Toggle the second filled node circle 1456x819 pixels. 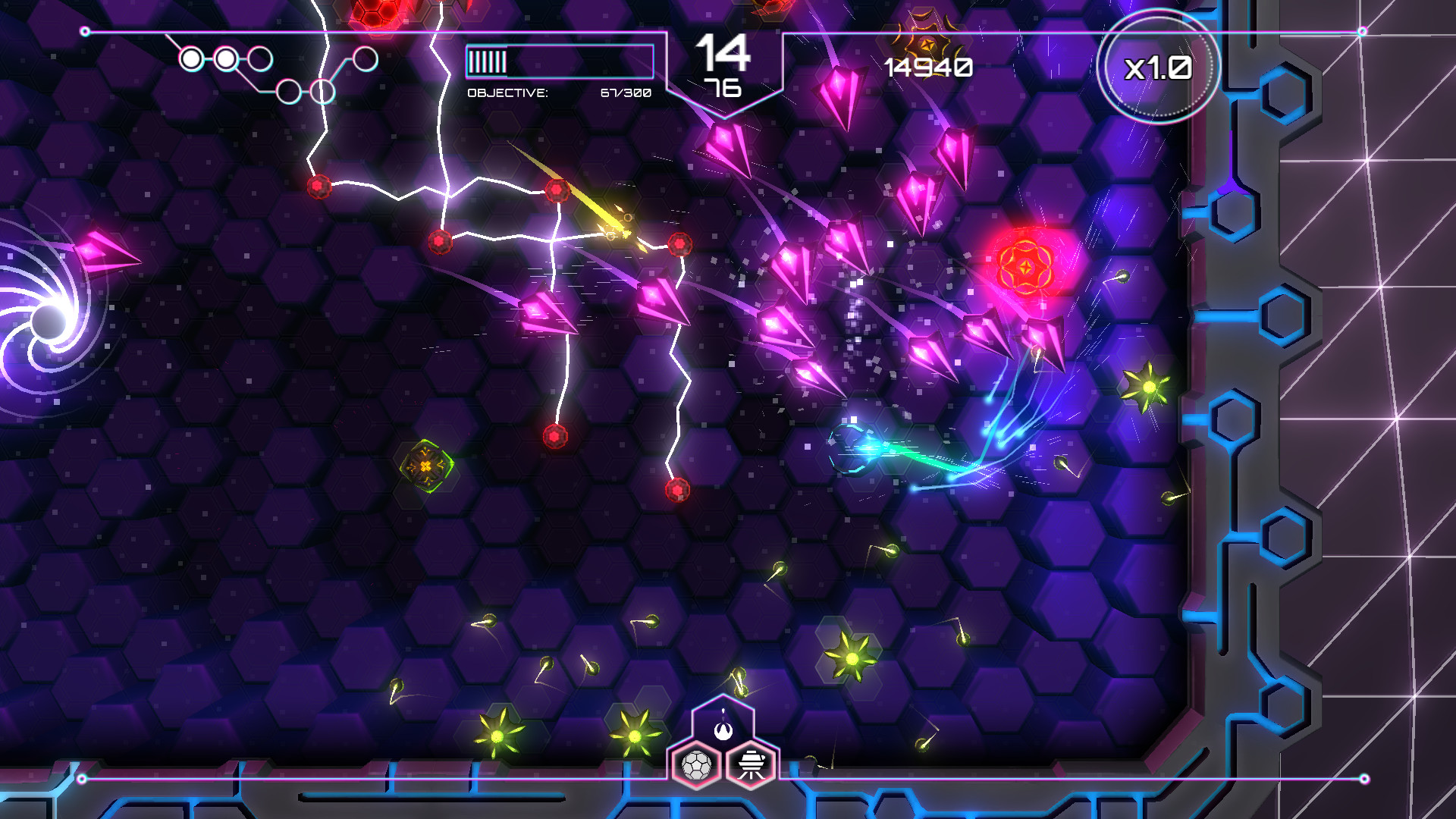pos(225,58)
